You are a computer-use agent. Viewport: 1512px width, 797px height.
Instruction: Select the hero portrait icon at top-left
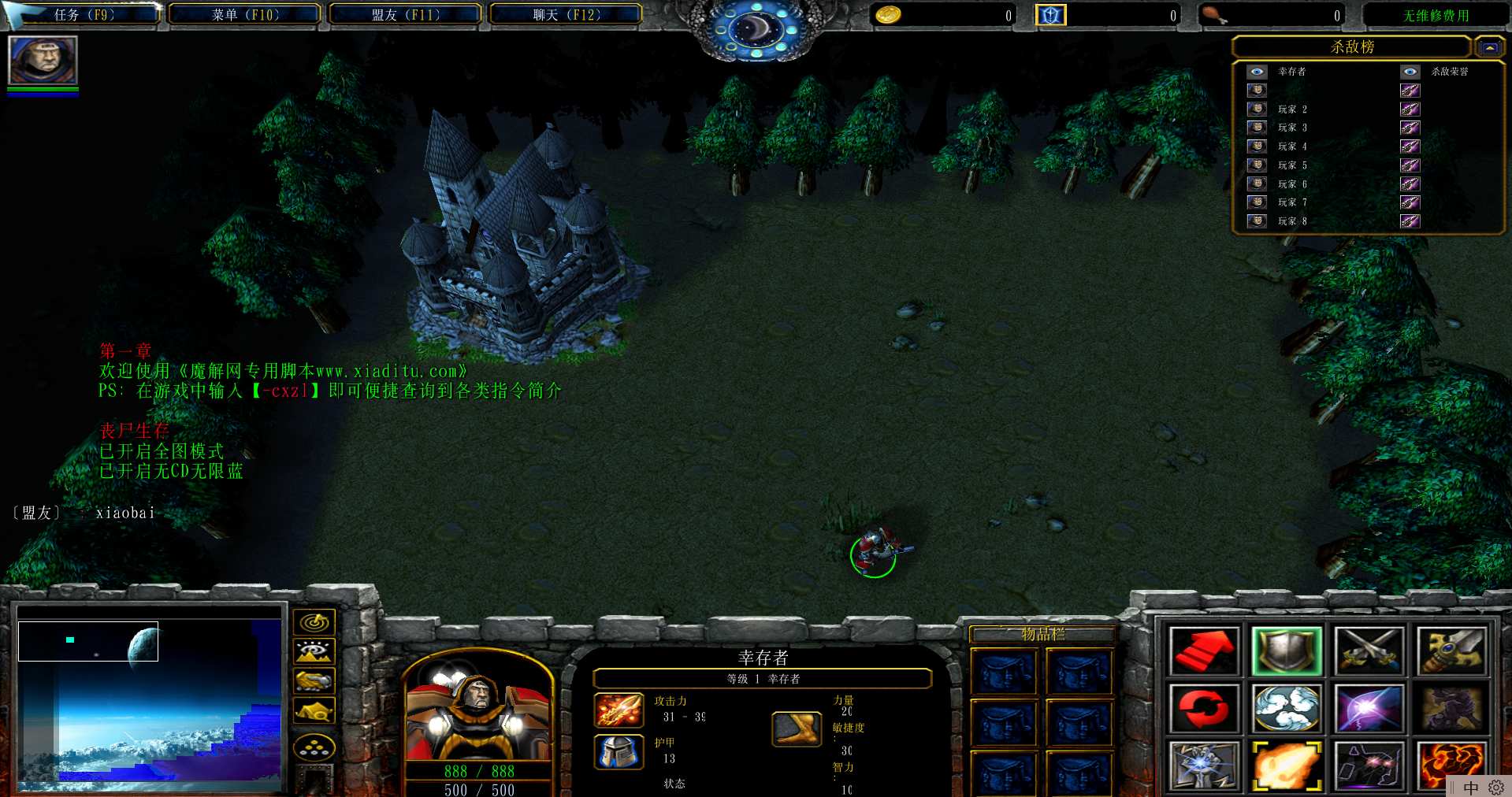click(43, 60)
